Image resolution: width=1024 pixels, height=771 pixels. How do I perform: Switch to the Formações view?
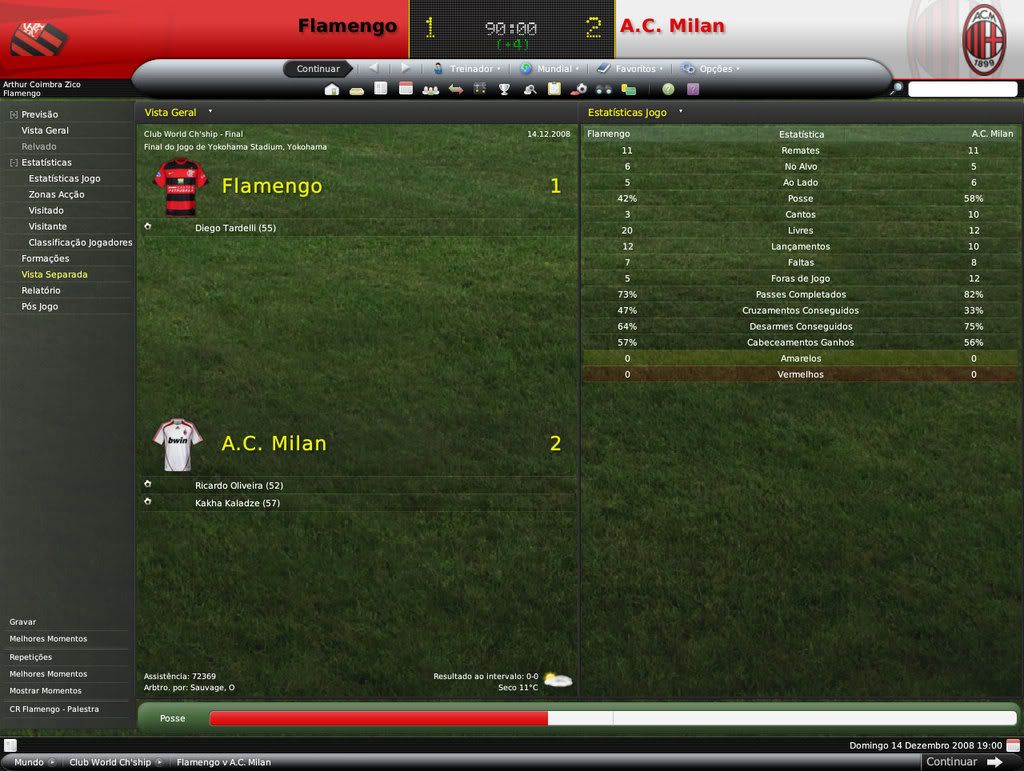(45, 259)
